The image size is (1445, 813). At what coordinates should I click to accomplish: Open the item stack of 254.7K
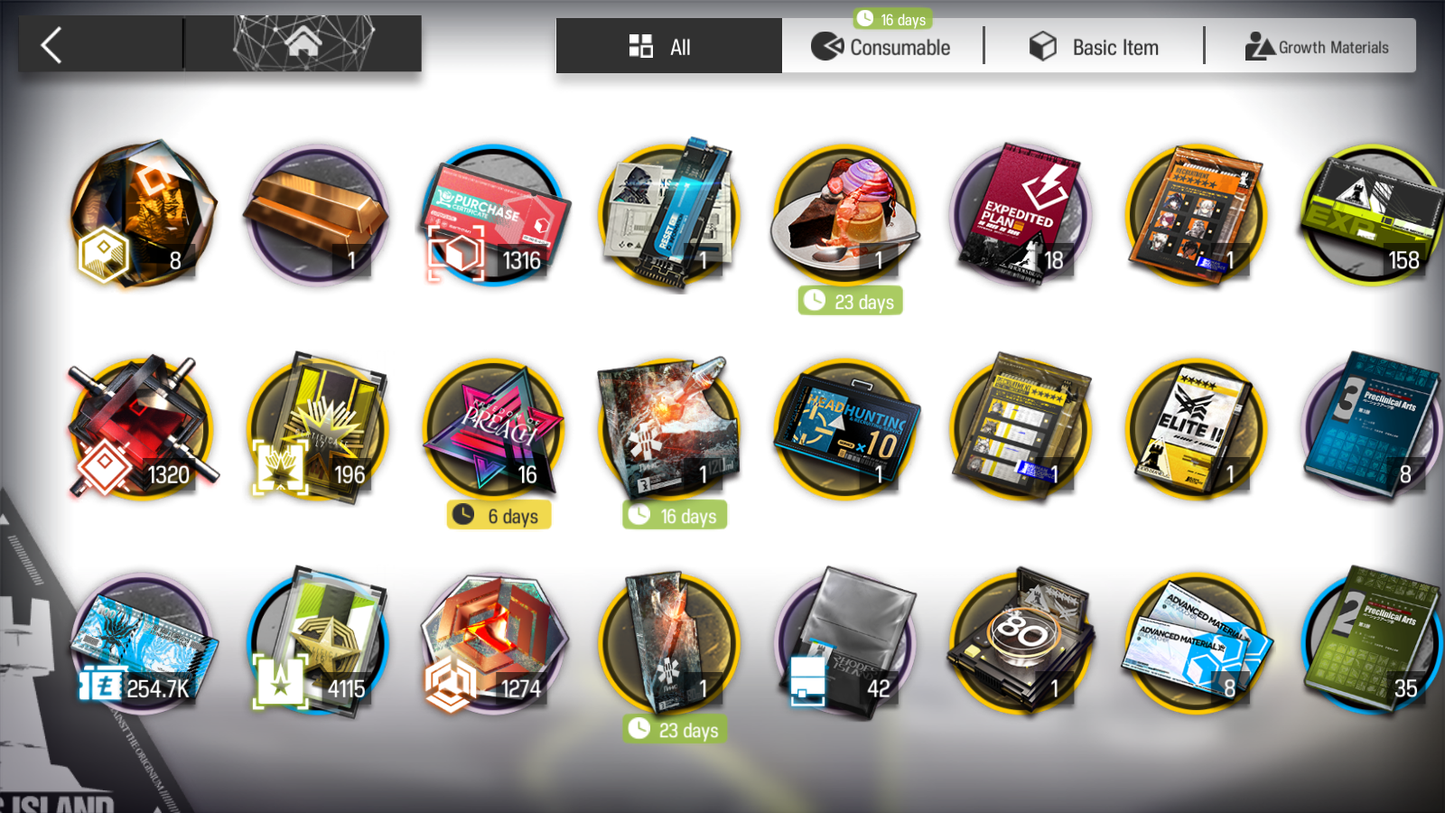pyautogui.click(x=142, y=643)
